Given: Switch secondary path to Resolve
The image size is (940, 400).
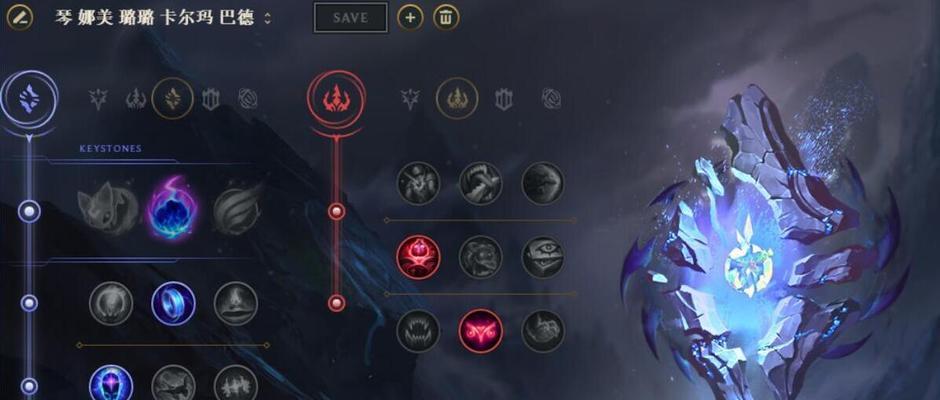Looking at the screenshot, I should pyautogui.click(x=503, y=98).
